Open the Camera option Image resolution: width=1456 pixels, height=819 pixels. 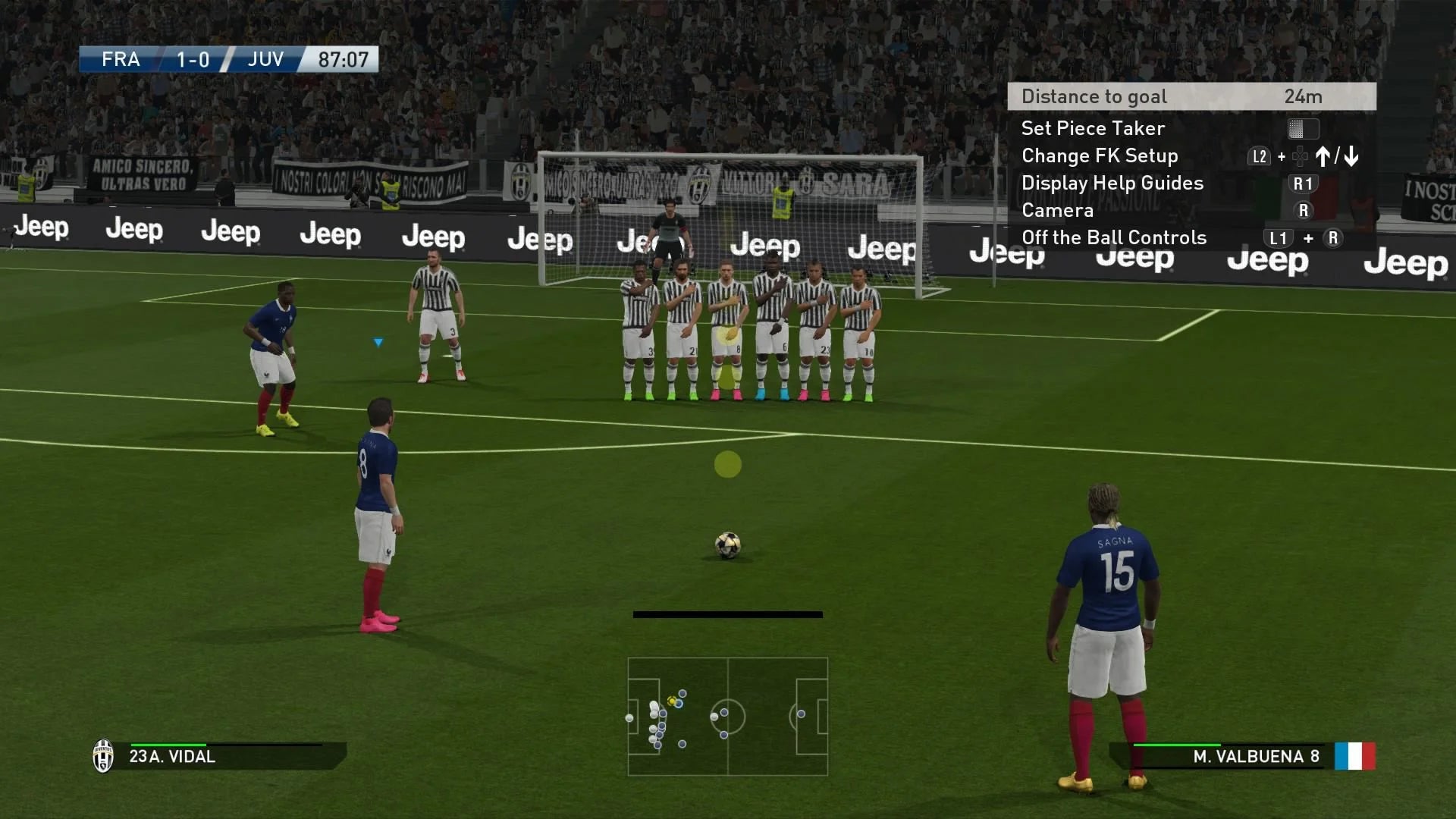[x=1057, y=210]
